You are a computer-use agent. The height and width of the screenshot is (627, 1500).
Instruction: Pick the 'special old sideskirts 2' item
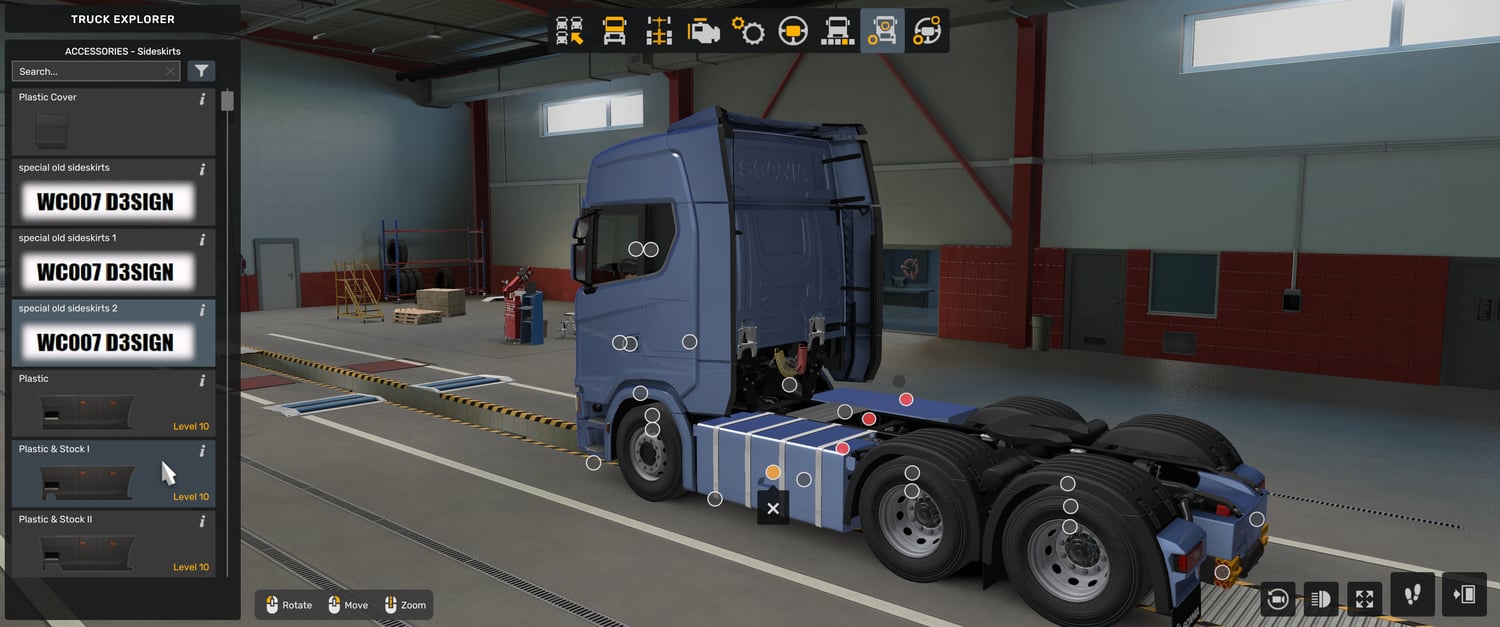pyautogui.click(x=112, y=333)
